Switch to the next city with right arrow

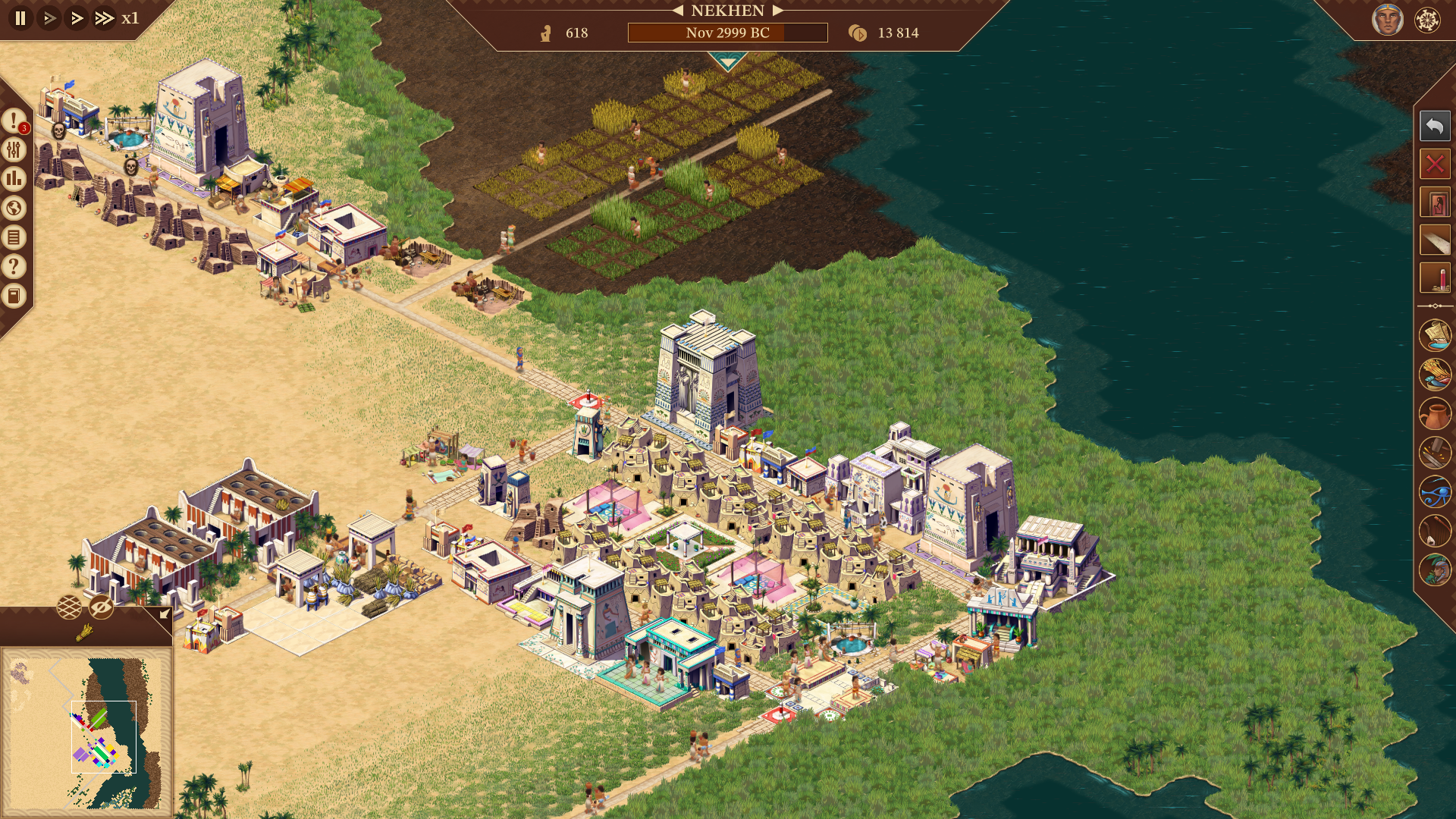(777, 11)
